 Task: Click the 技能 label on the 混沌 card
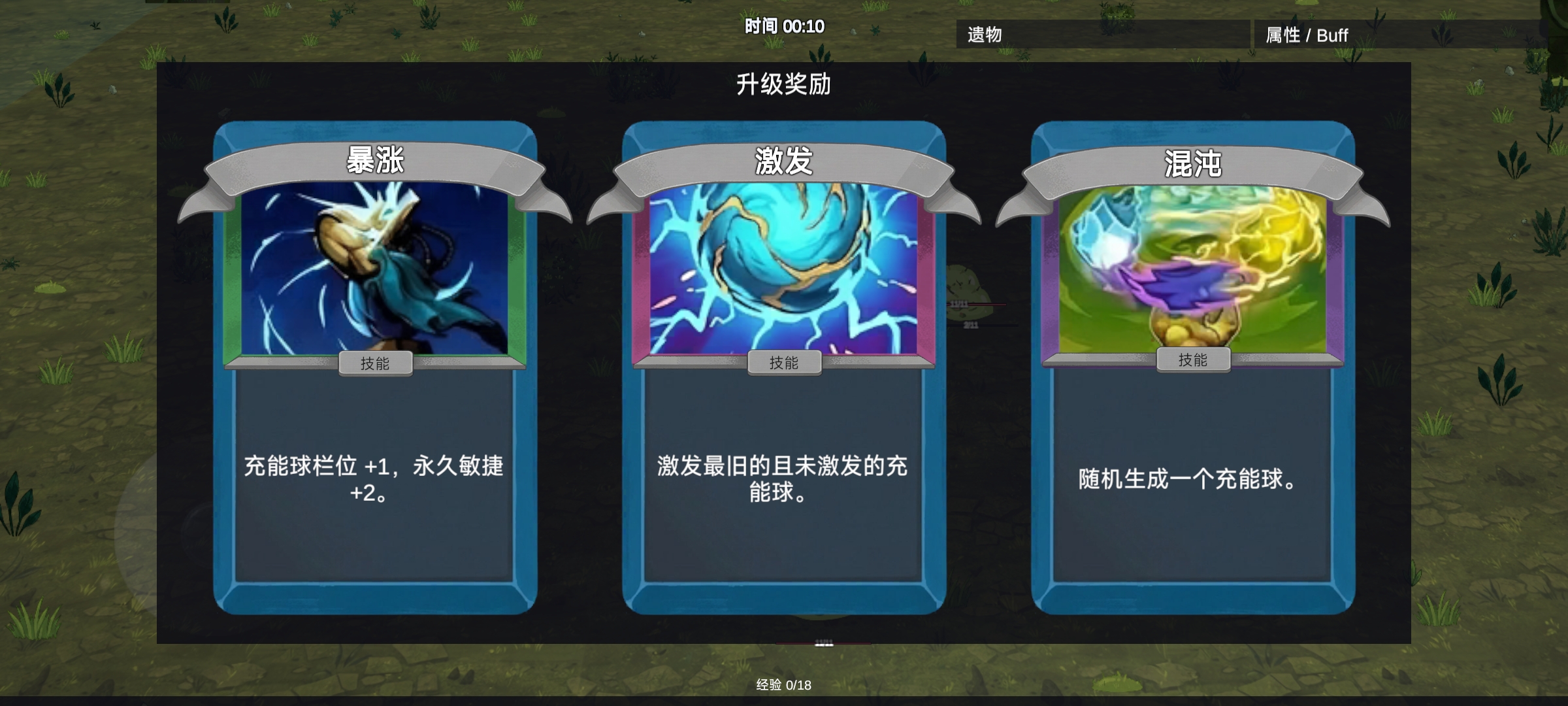coord(1194,358)
